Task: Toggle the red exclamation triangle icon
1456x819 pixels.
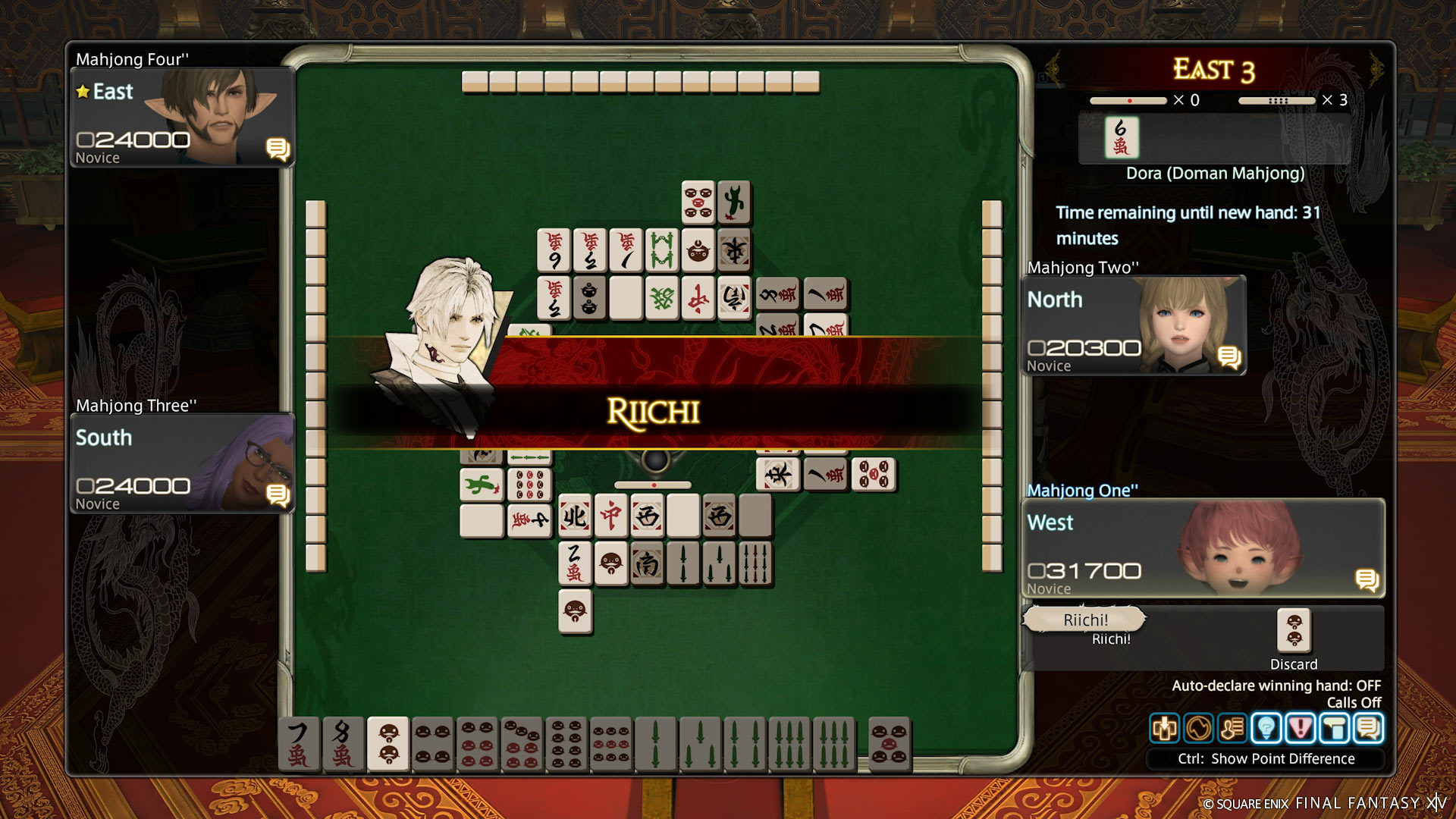Action: 1301,729
